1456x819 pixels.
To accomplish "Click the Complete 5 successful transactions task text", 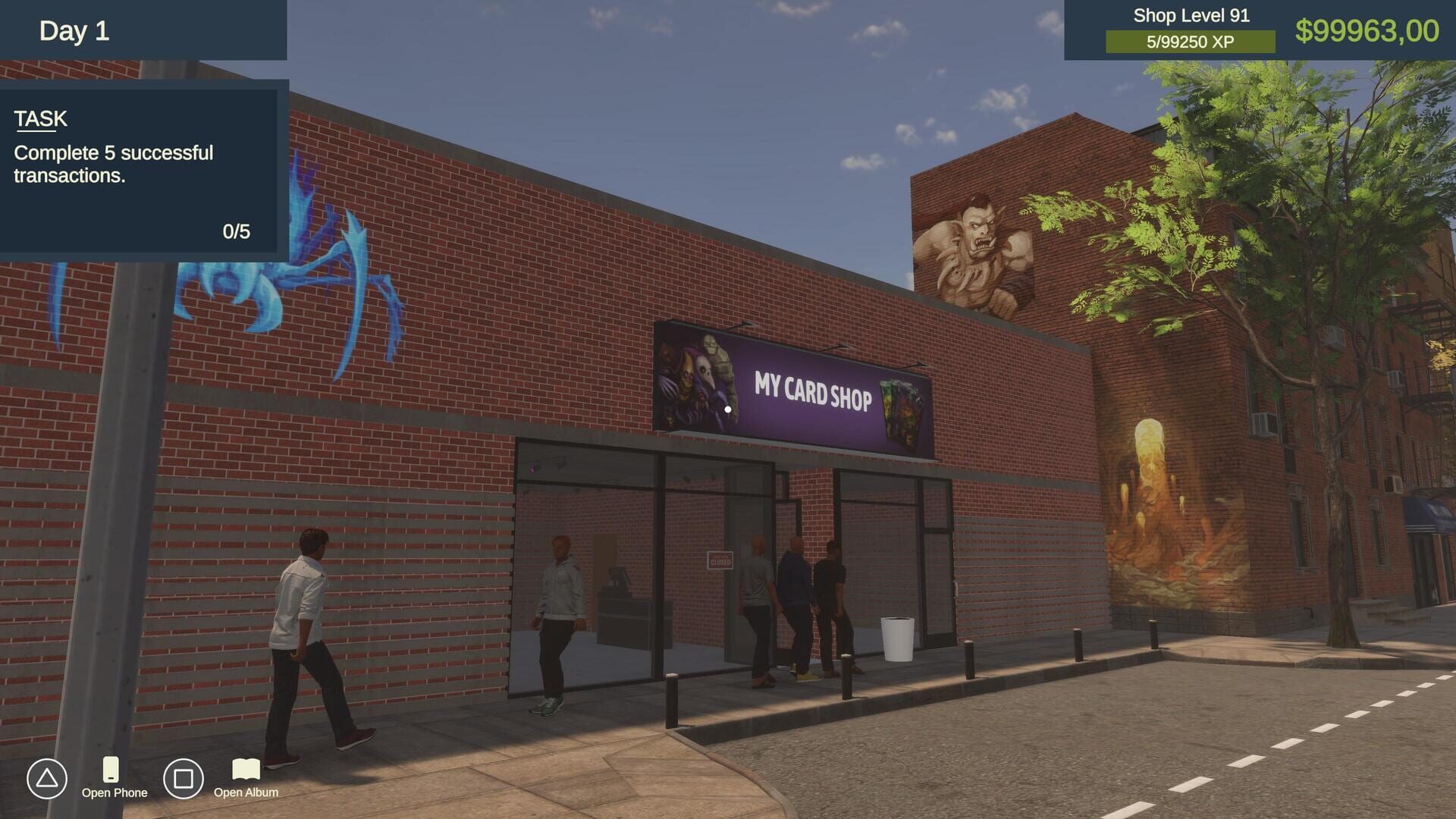I will pyautogui.click(x=114, y=165).
